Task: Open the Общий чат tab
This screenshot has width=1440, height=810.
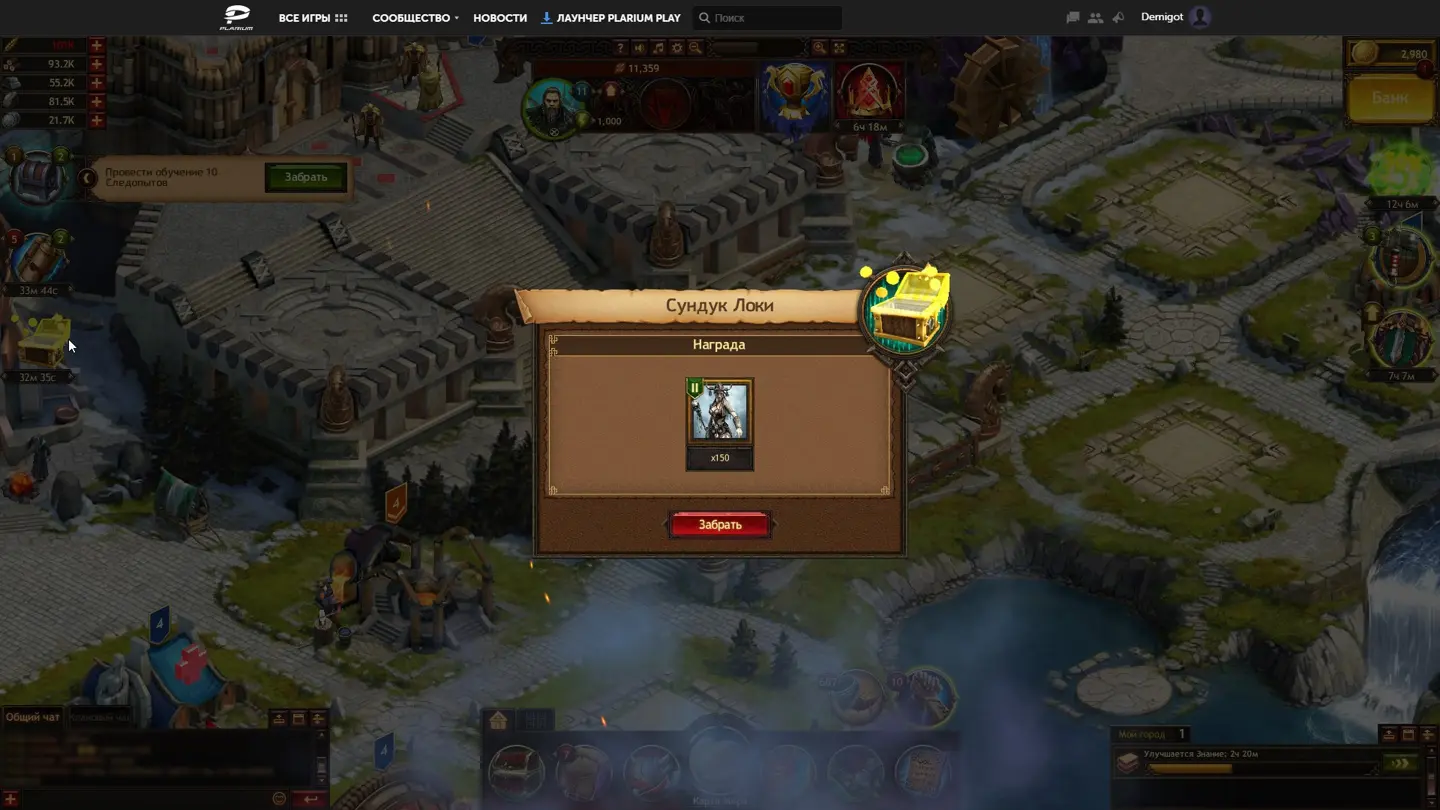Action: (32, 717)
